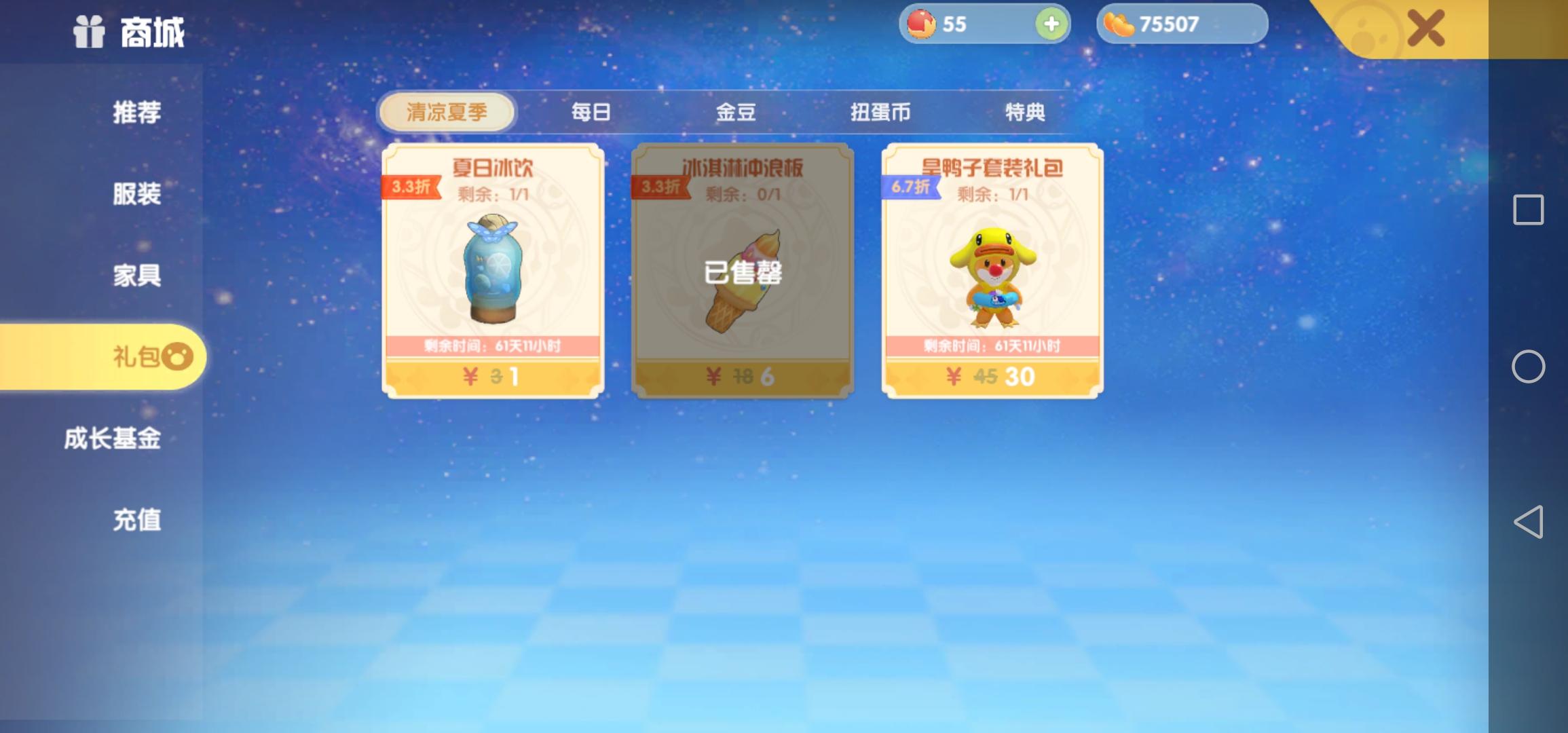Viewport: 1568px width, 733px height.
Task: Open the 服装 clothing section
Action: 138,195
